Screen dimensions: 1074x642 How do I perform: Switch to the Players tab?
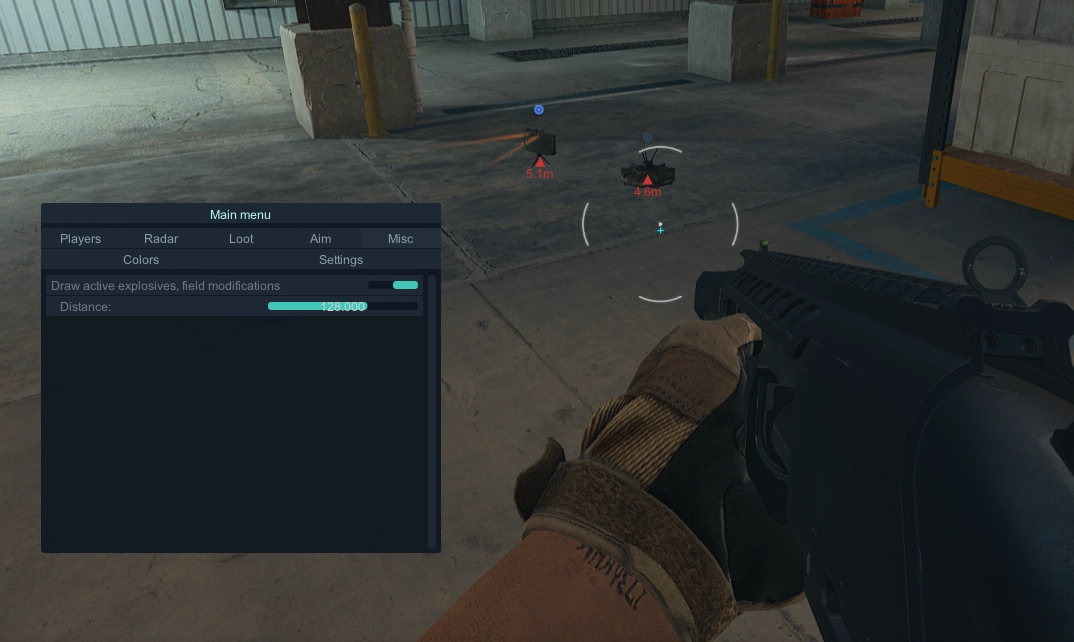[80, 239]
